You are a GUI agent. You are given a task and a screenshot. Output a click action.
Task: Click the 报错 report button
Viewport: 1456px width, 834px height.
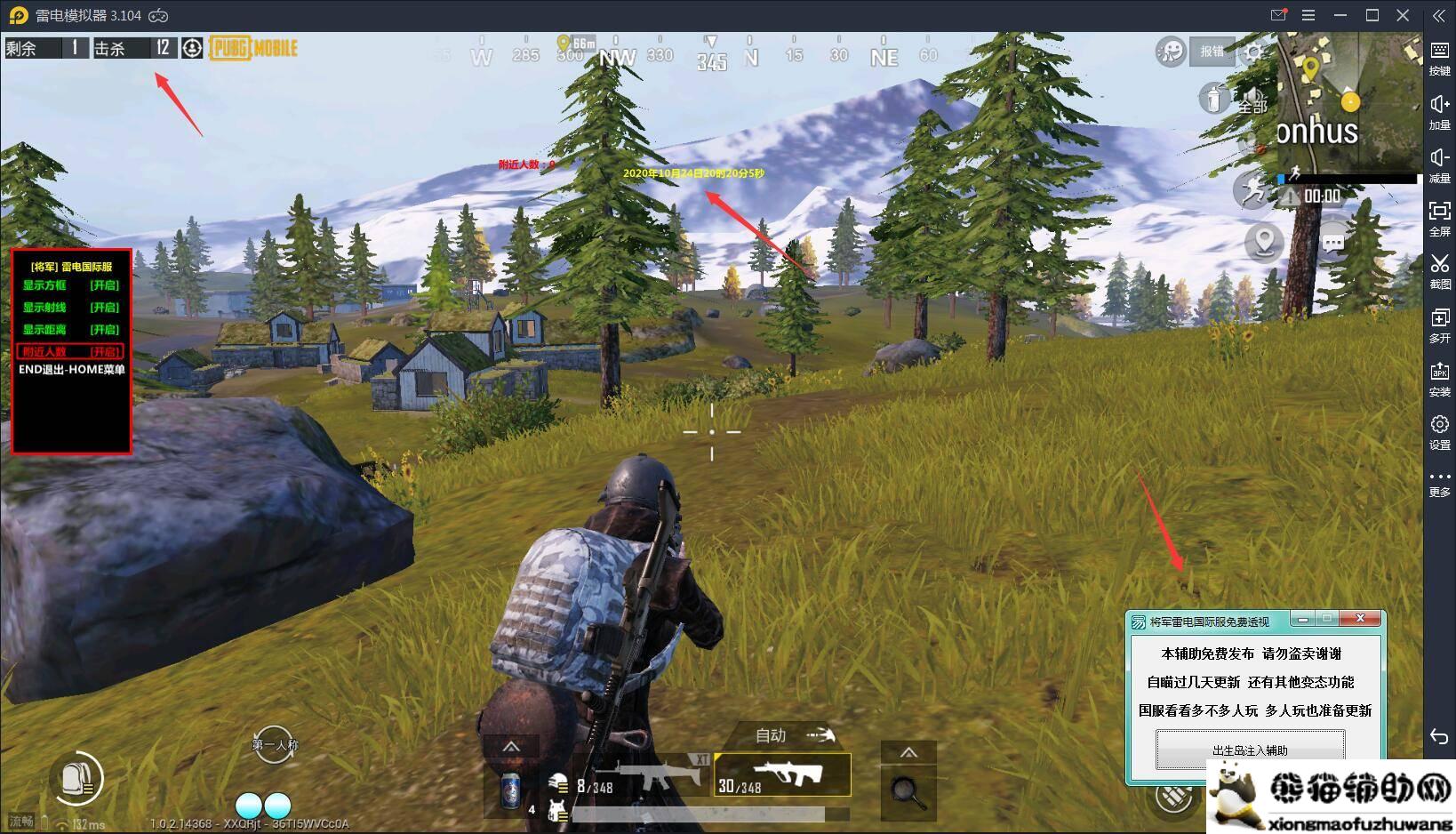tap(1212, 52)
